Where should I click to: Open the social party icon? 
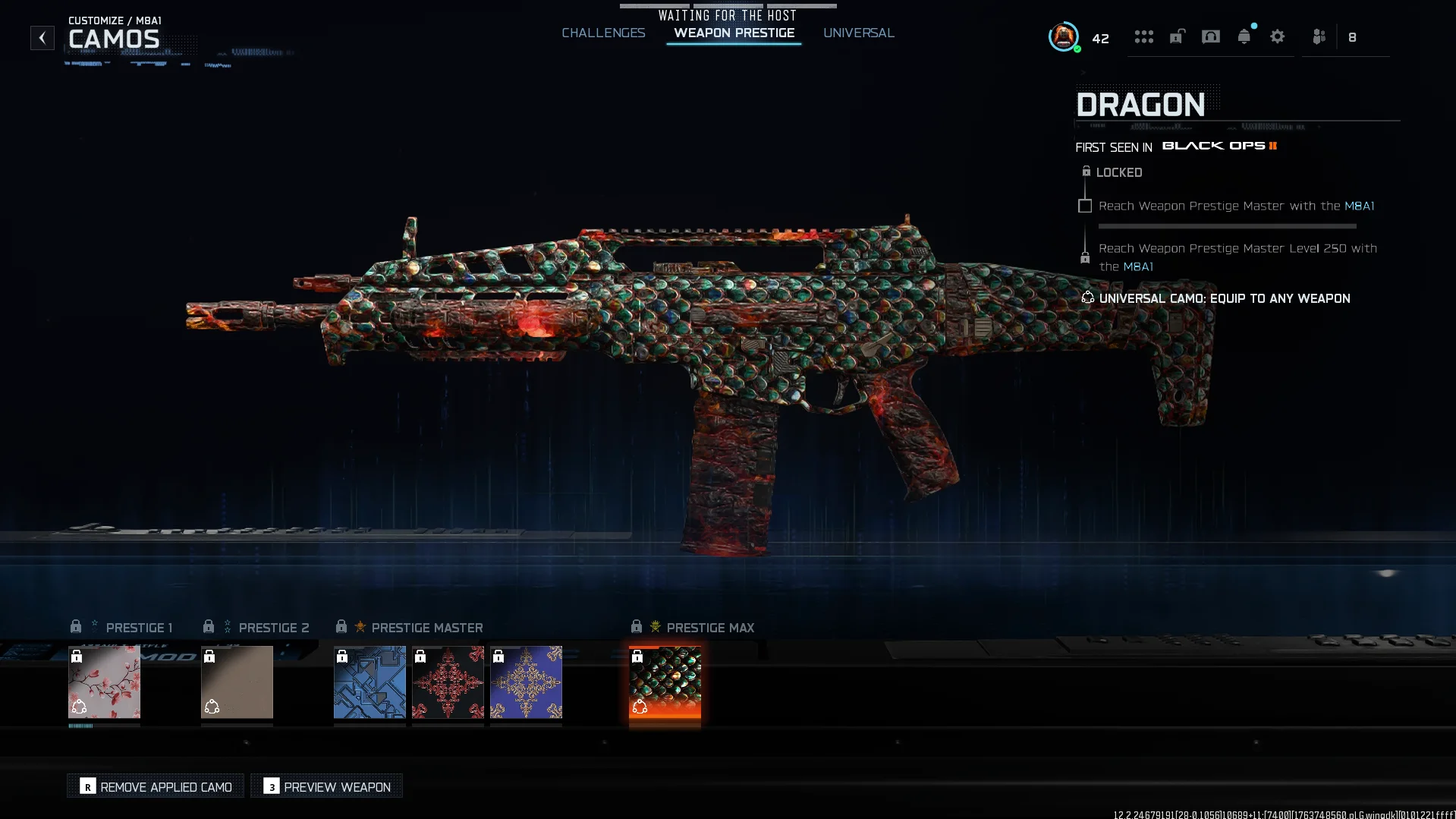coord(1319,37)
